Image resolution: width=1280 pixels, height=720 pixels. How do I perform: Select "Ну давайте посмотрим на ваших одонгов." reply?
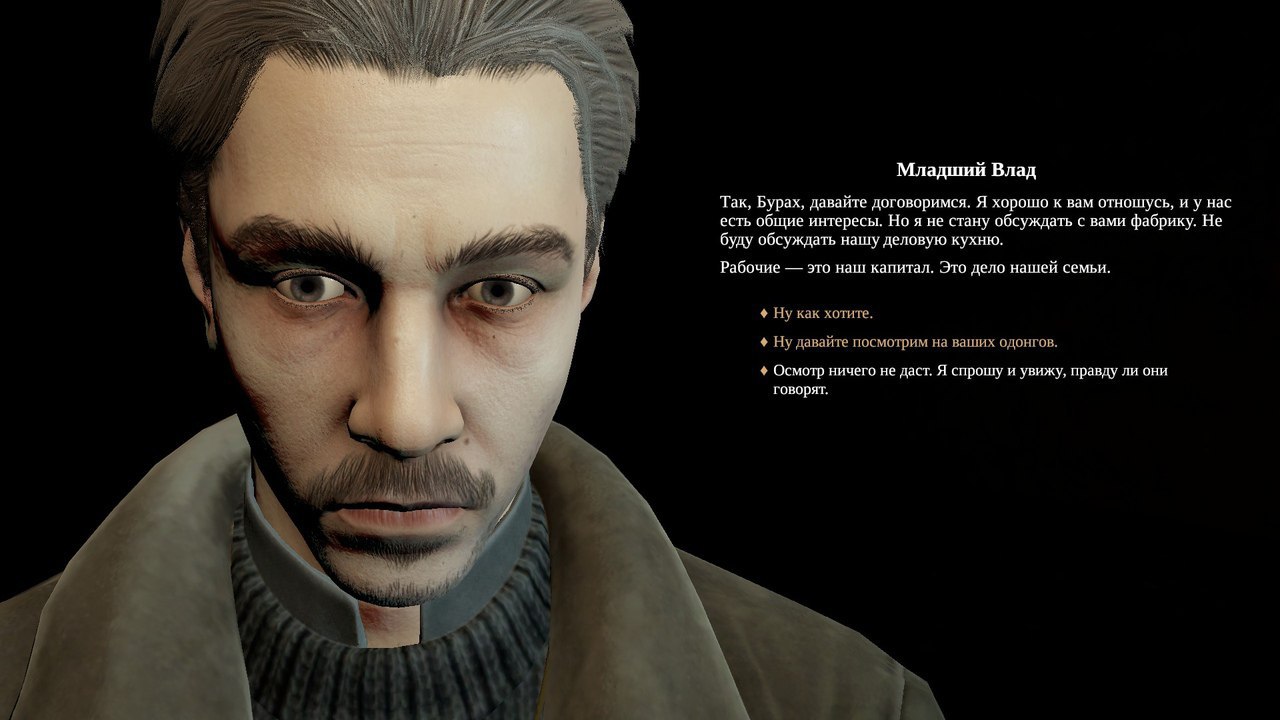click(x=914, y=342)
